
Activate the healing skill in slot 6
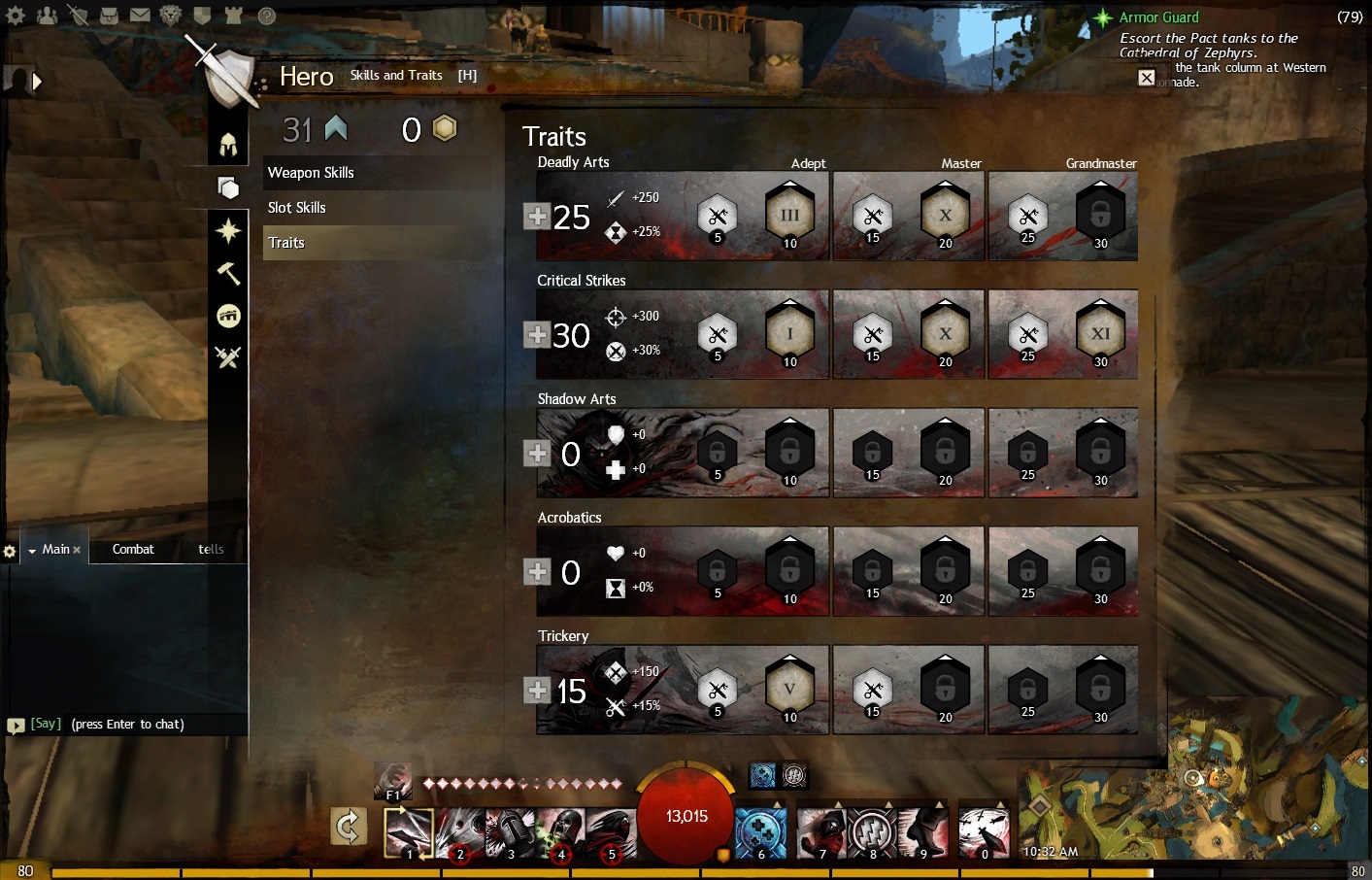pyautogui.click(x=760, y=832)
